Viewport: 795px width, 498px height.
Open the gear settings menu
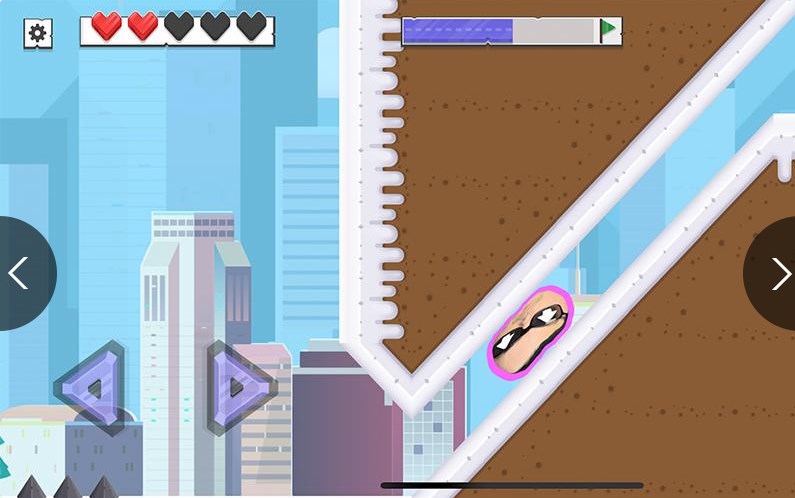click(37, 33)
